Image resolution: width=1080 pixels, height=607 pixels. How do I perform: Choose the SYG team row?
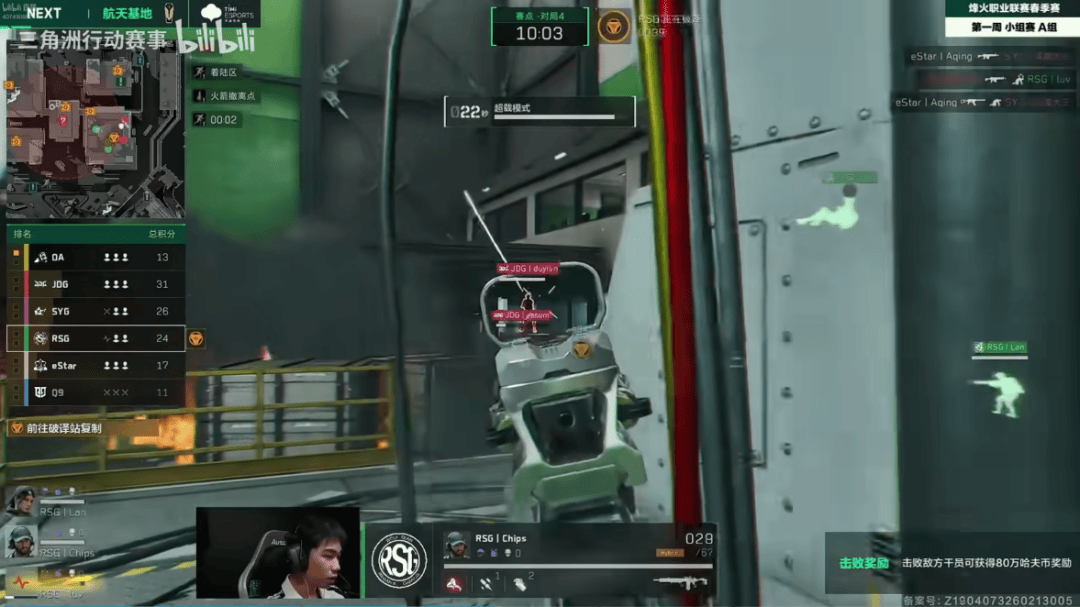[96, 311]
